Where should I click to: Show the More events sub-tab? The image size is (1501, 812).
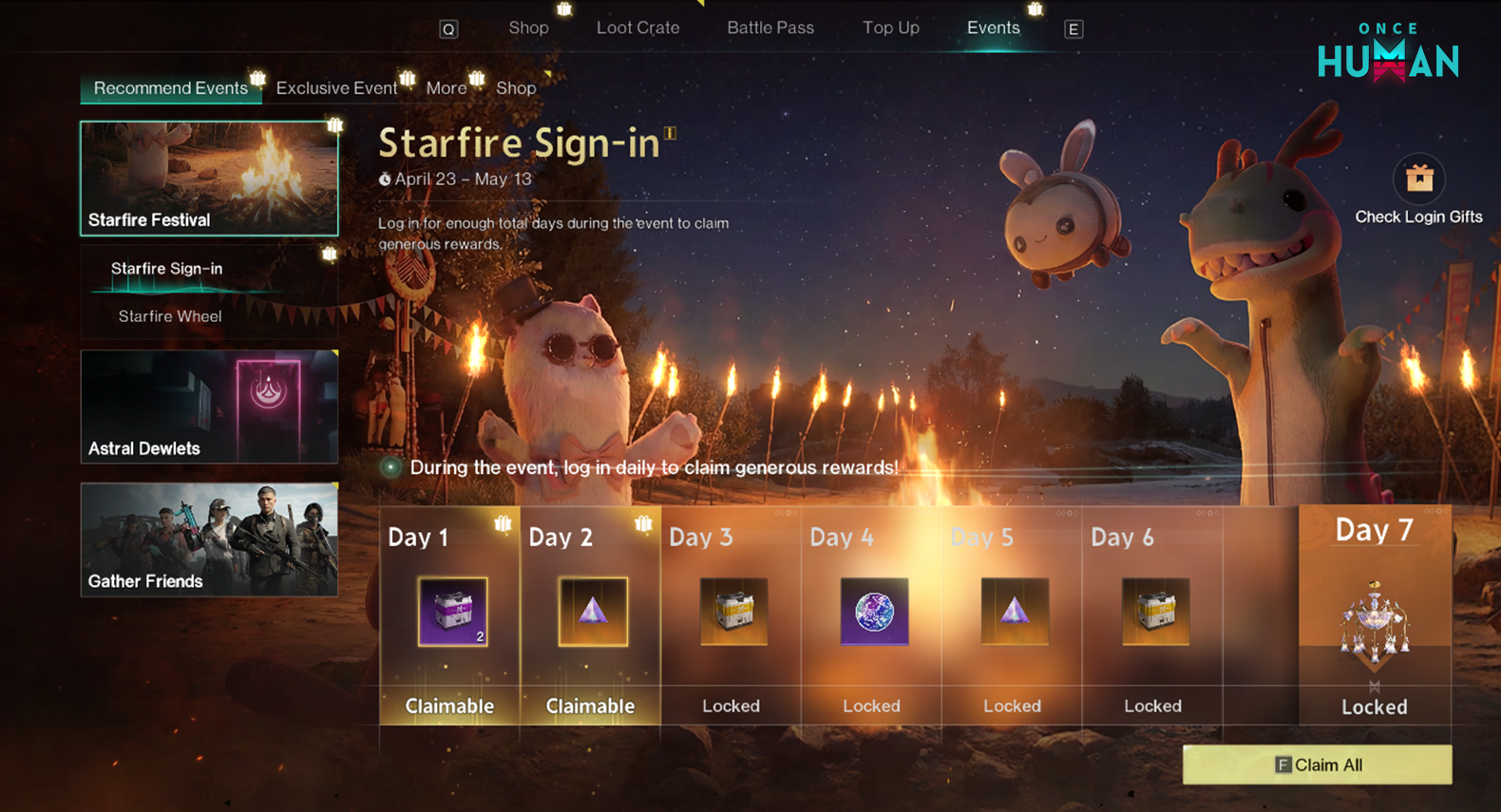point(446,88)
